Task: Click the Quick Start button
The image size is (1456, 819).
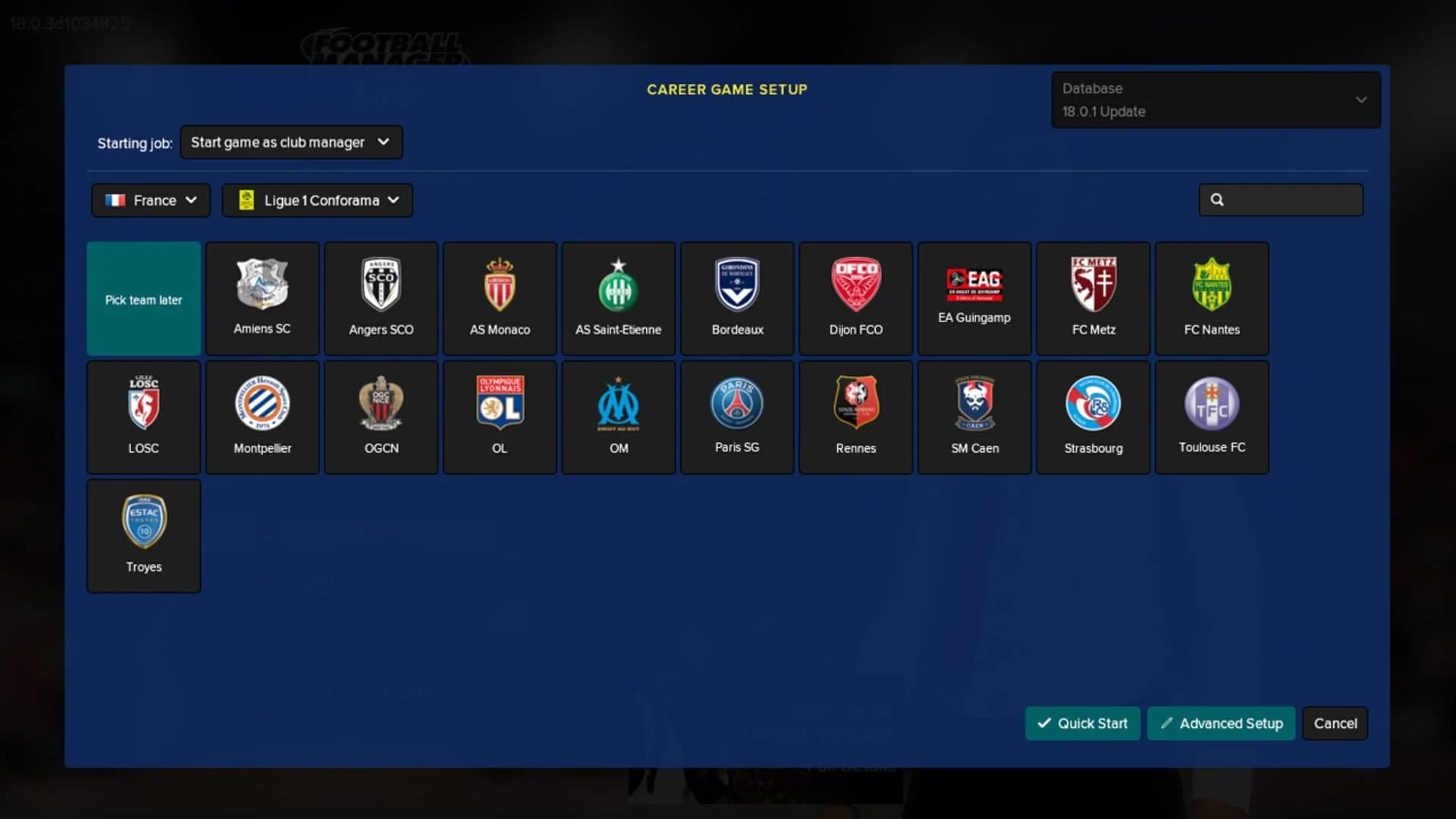Action: point(1082,723)
